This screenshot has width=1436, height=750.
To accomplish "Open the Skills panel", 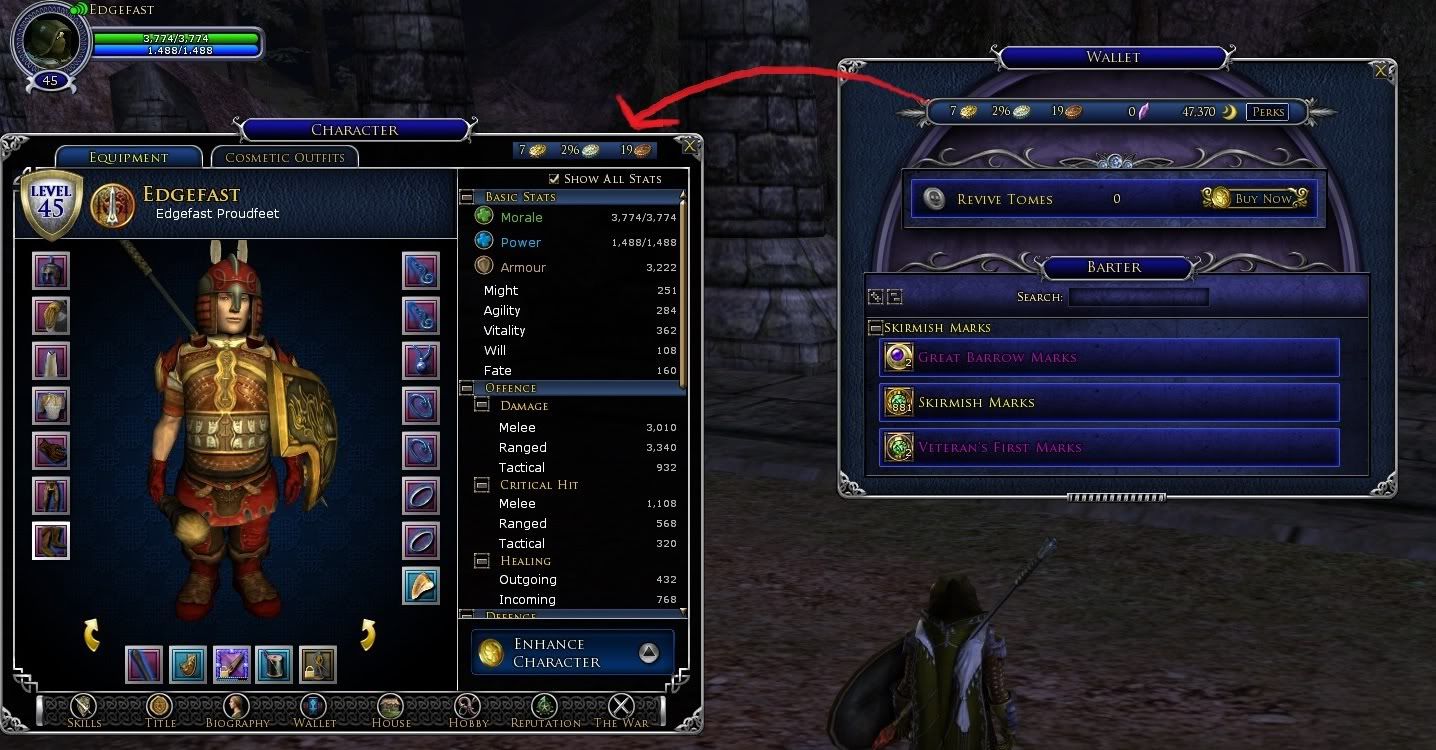I will click(x=84, y=709).
